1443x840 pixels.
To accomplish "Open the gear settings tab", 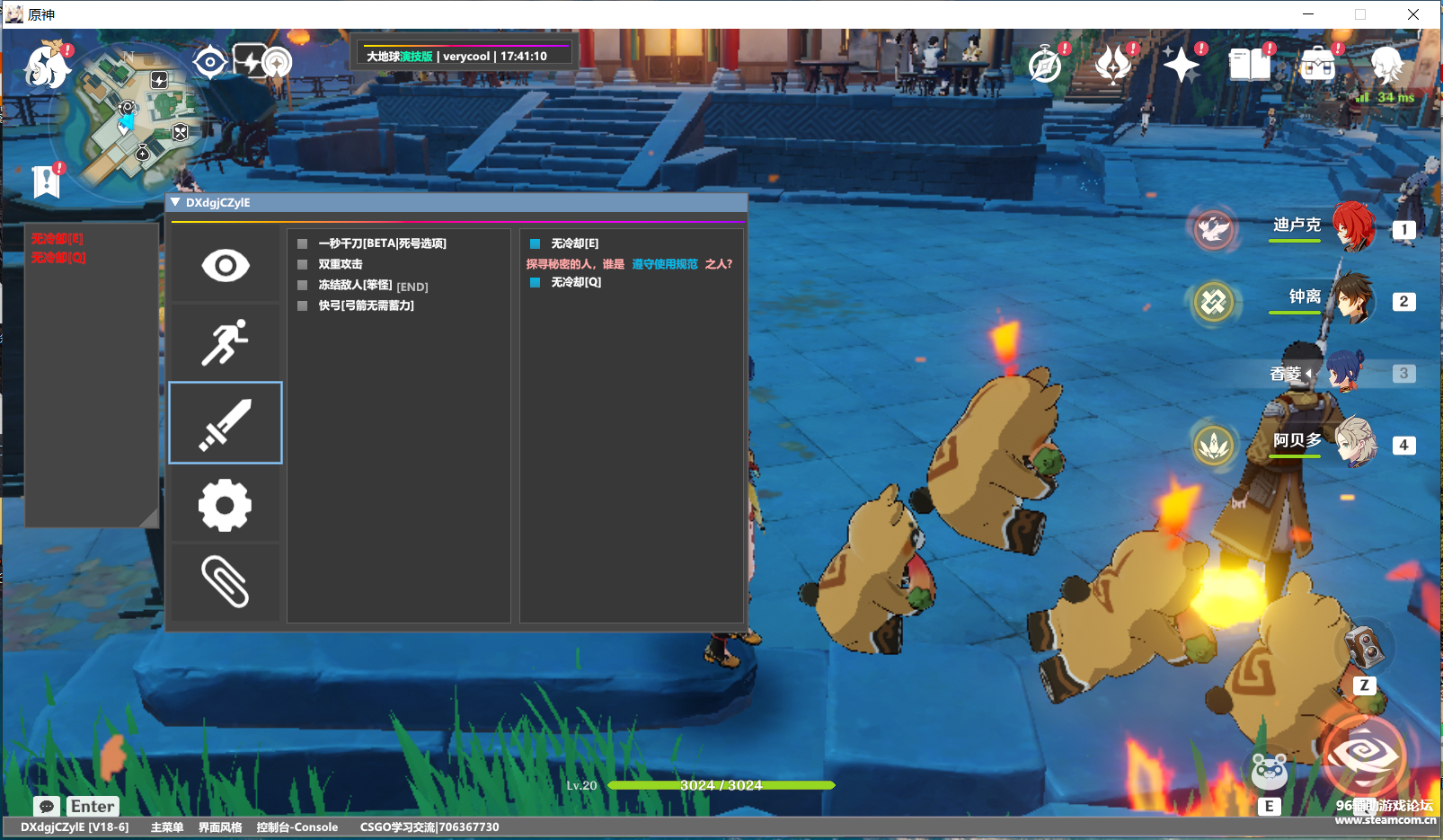I will (x=226, y=505).
